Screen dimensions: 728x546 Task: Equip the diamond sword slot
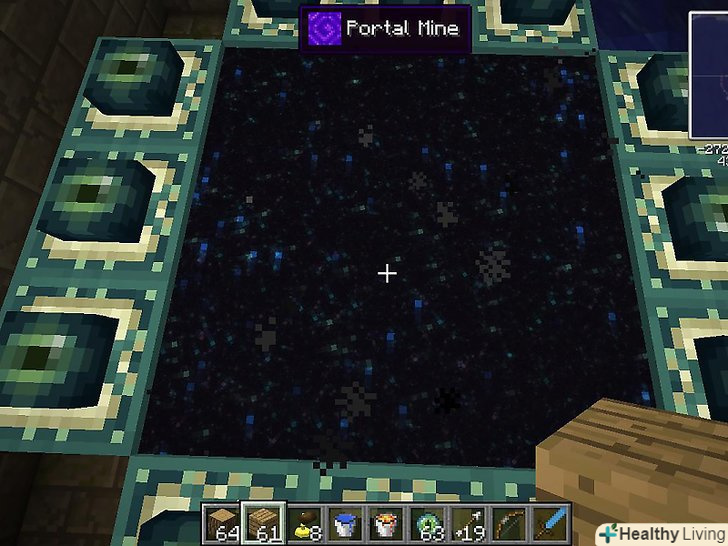(x=553, y=521)
